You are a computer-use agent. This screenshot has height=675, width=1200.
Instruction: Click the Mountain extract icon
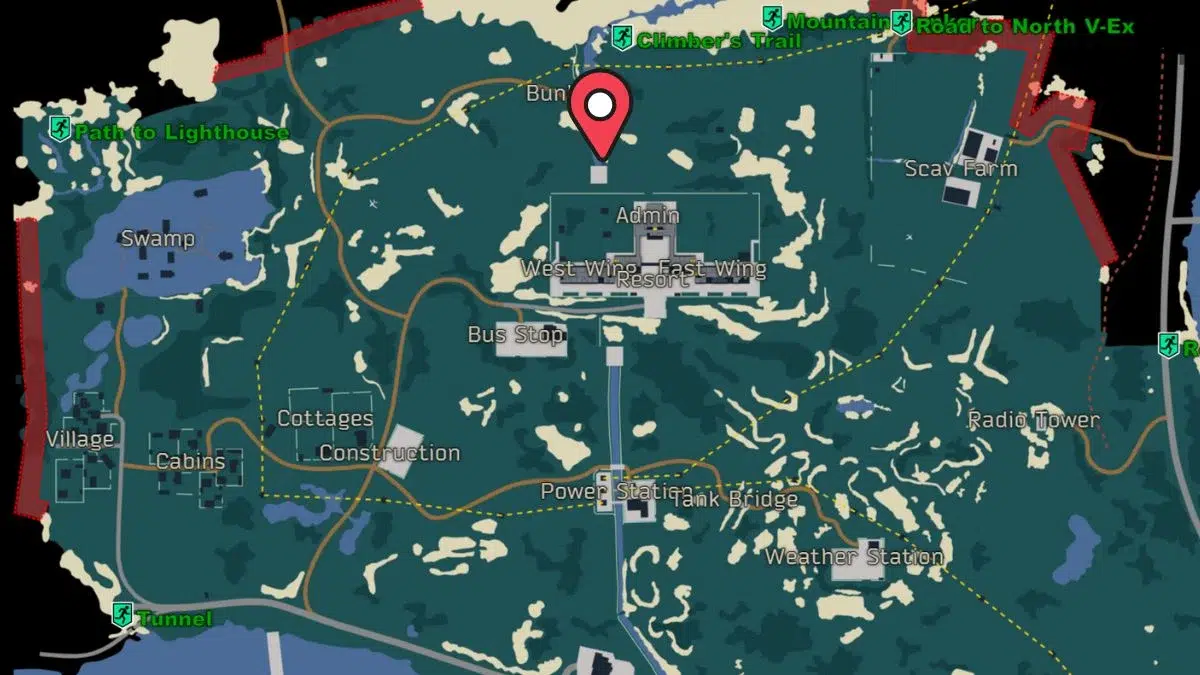(x=773, y=18)
